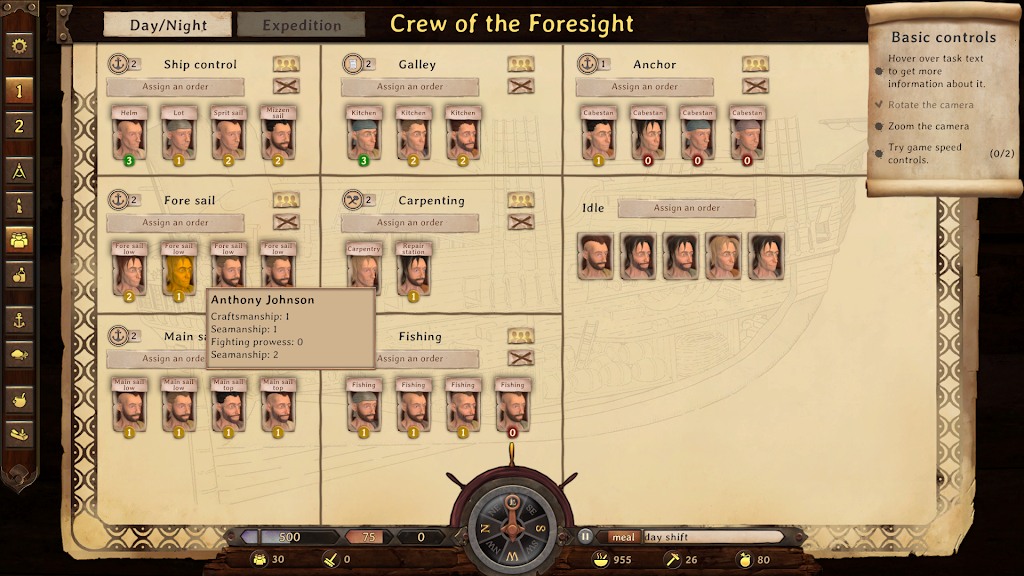The width and height of the screenshot is (1024, 576).
Task: Open settings via the gear icon
Action: (x=19, y=46)
